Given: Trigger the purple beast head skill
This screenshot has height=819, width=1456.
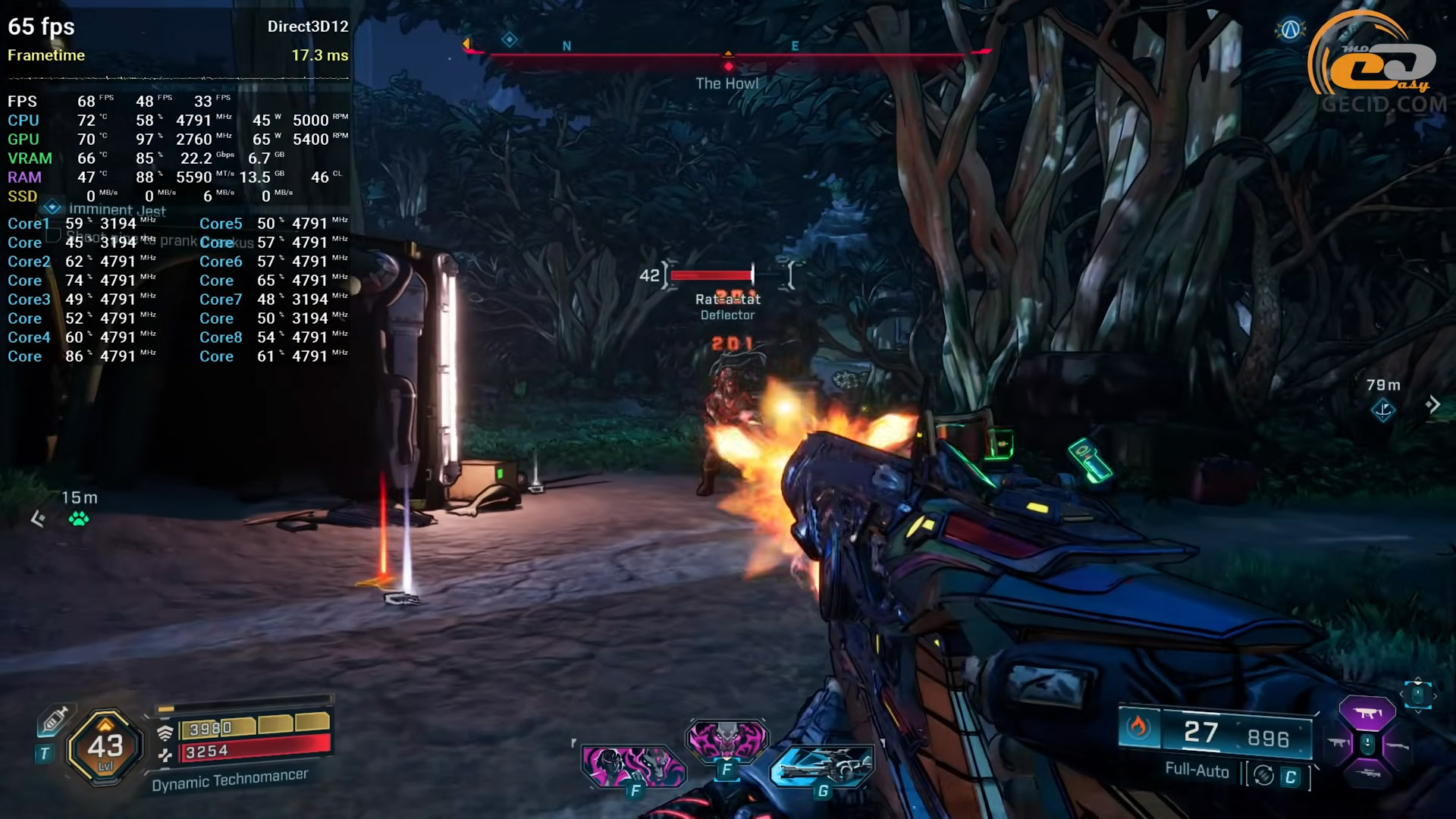Looking at the screenshot, I should tap(726, 739).
